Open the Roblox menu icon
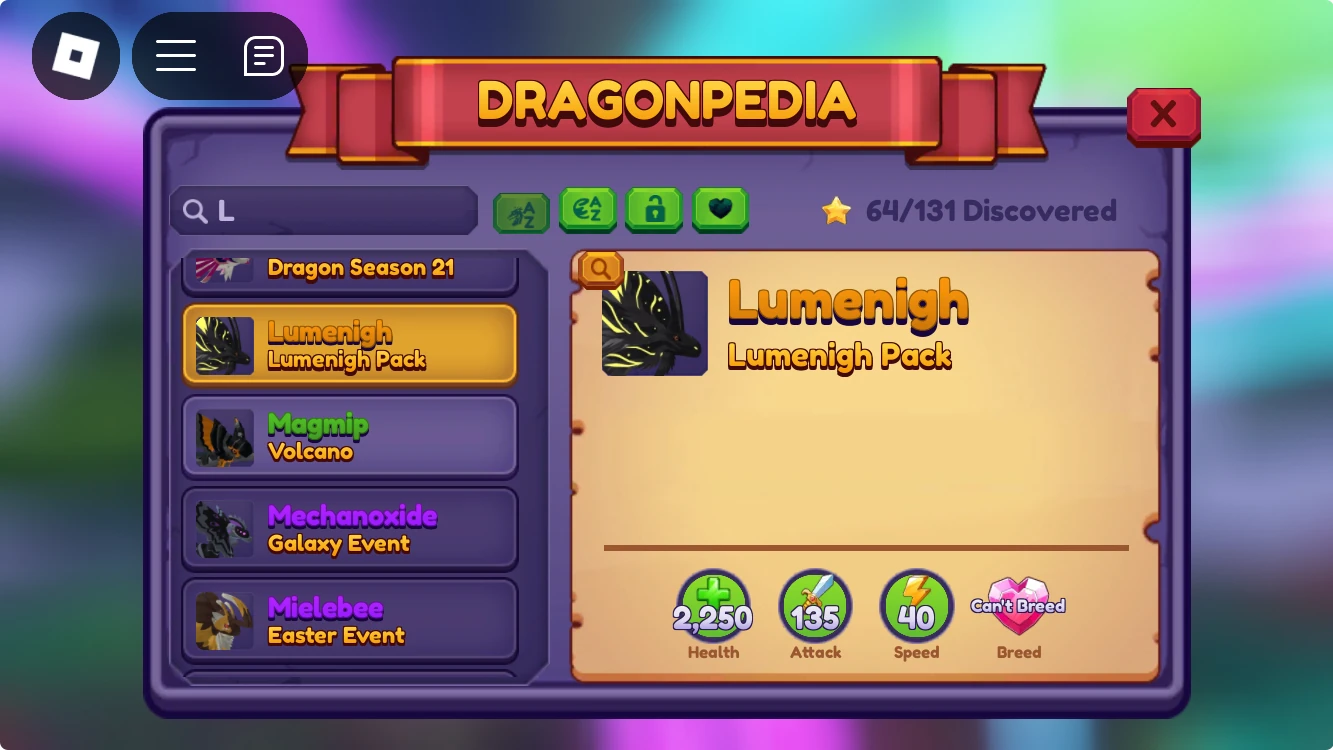Image resolution: width=1333 pixels, height=750 pixels. coord(76,55)
